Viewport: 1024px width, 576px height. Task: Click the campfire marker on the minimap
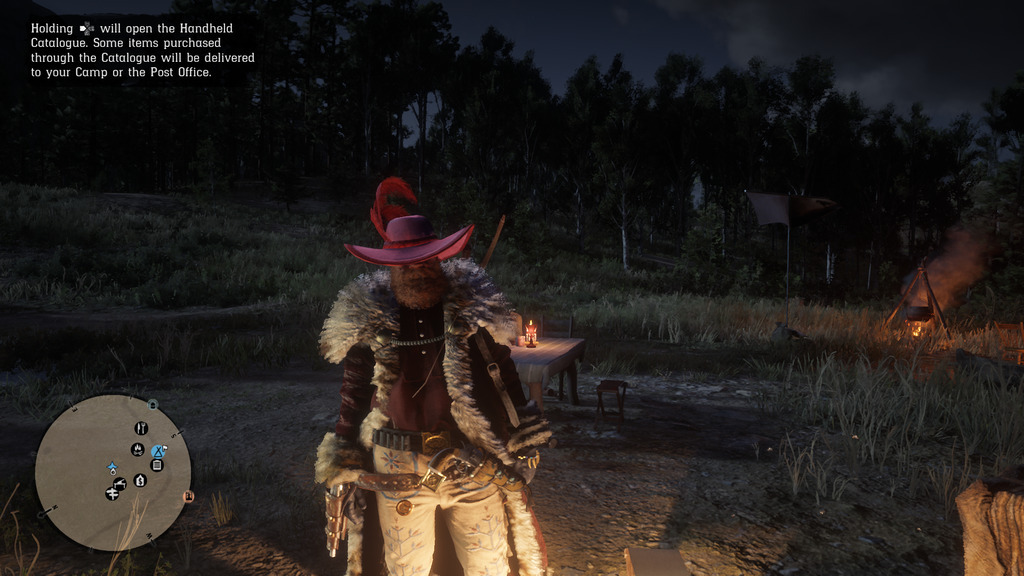(x=138, y=449)
